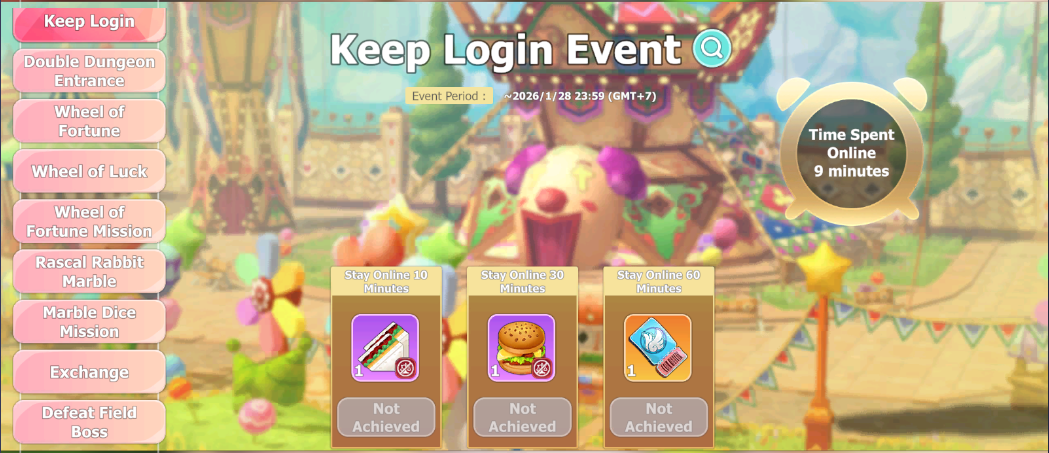Switch to Wheel of Fortune tab
1049x453 pixels.
click(x=89, y=121)
